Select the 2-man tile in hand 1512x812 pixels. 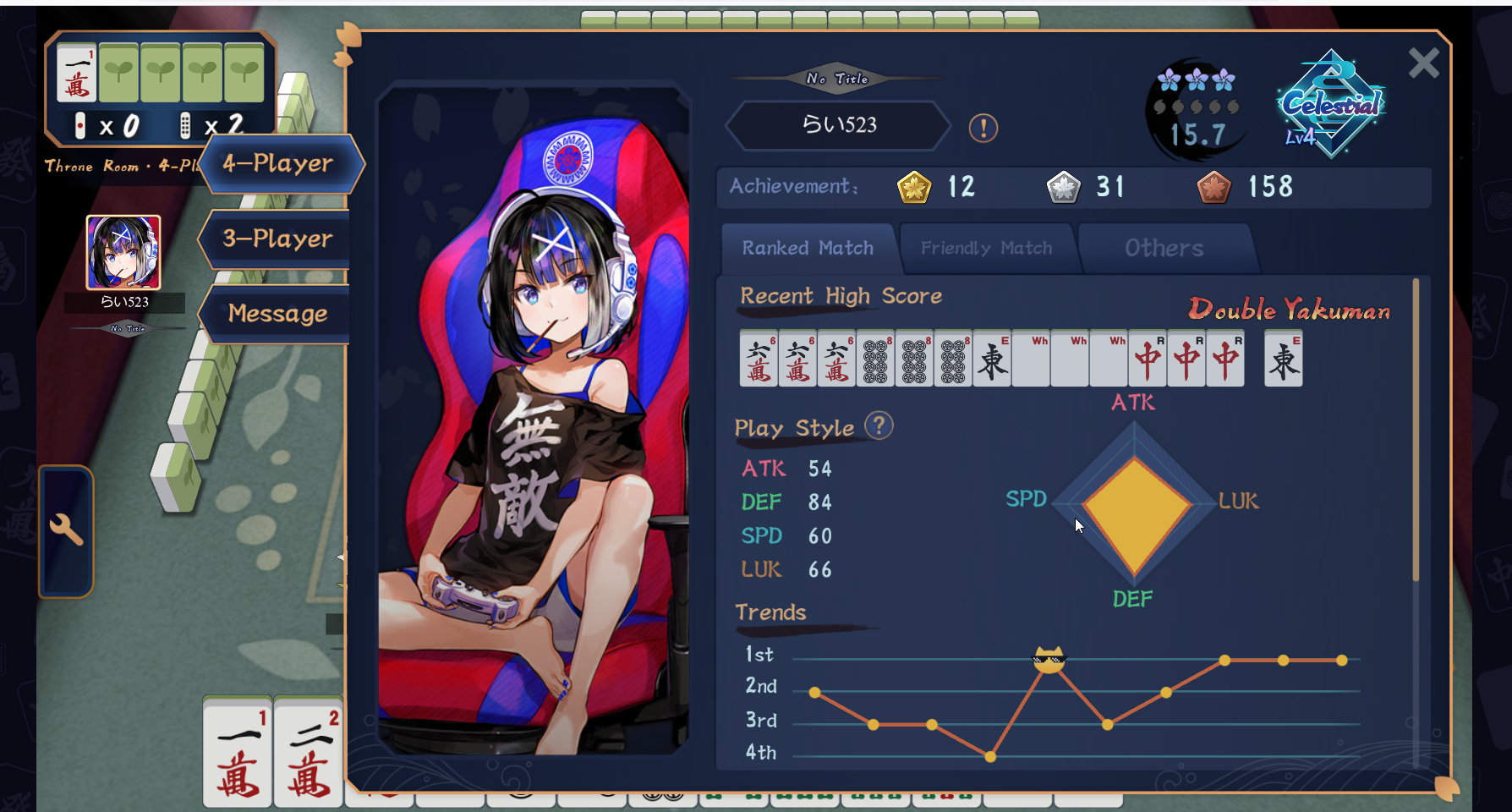coord(309,753)
